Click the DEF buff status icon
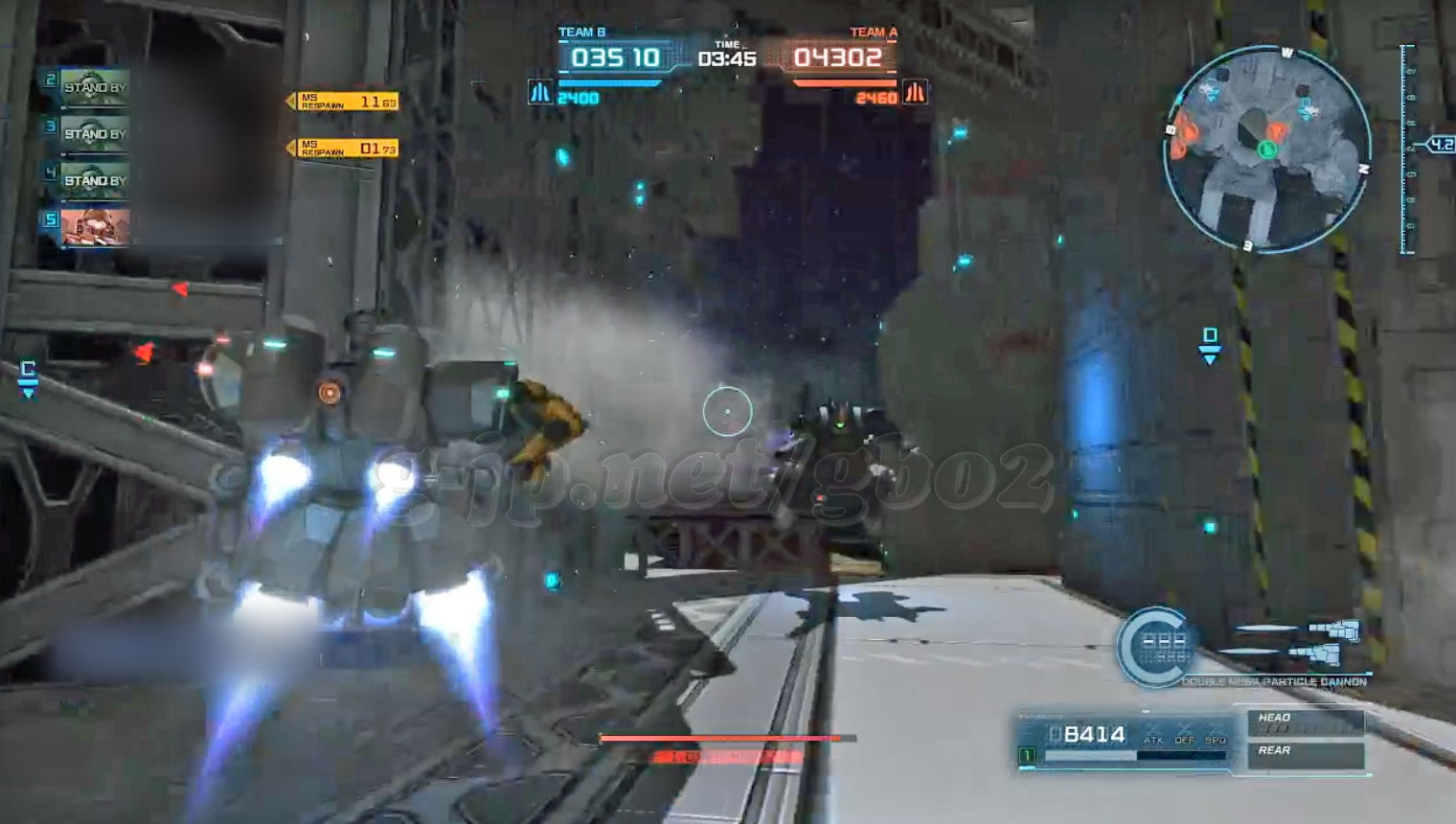The width and height of the screenshot is (1456, 824). 1185,735
